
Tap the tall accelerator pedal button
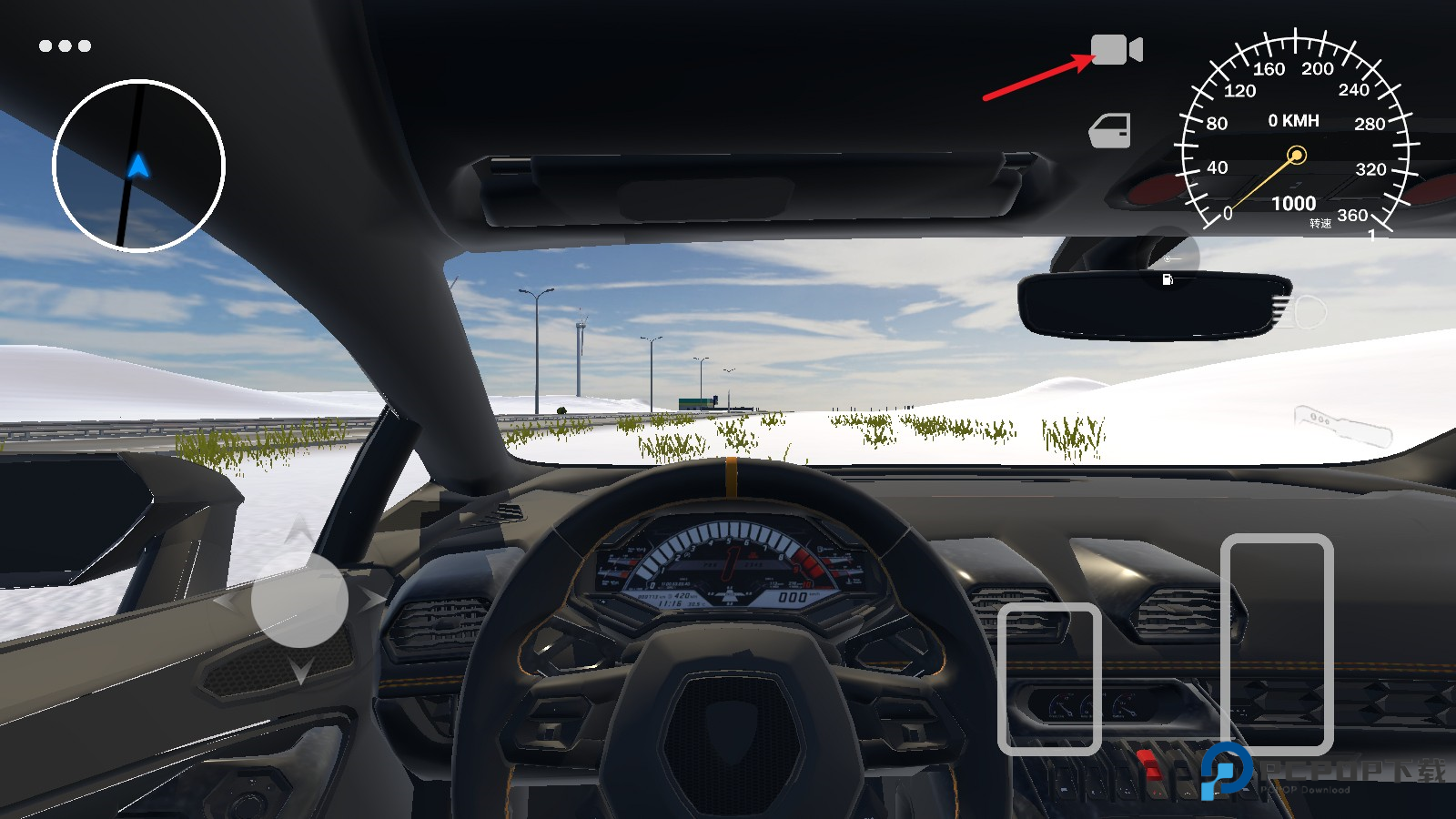[x=1276, y=643]
